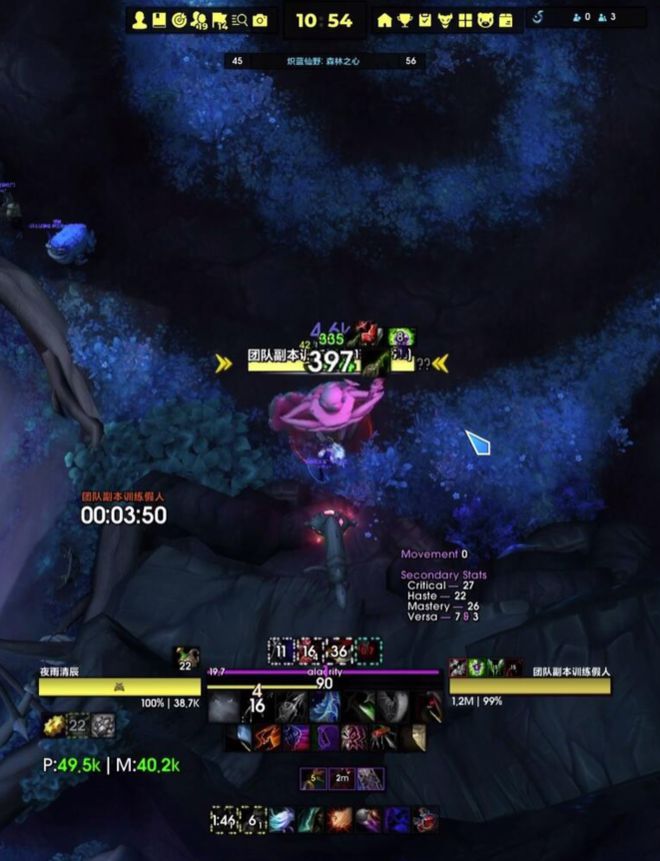Open the house icon in top bar

coord(384,20)
